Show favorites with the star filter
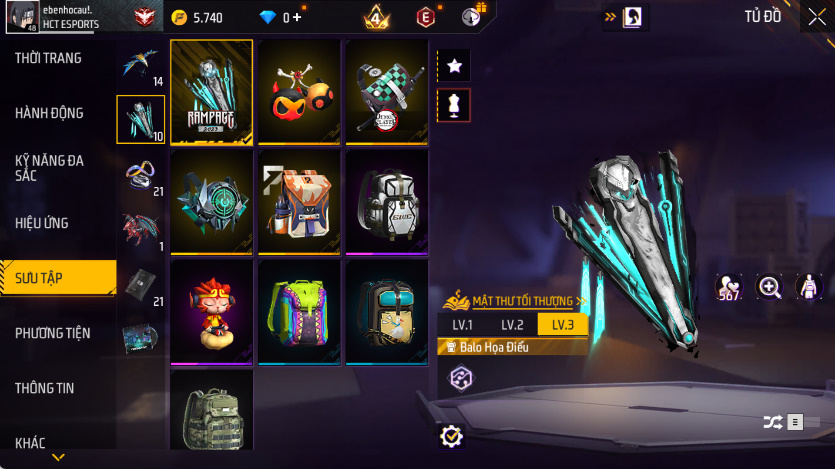This screenshot has width=835, height=469. 454,66
